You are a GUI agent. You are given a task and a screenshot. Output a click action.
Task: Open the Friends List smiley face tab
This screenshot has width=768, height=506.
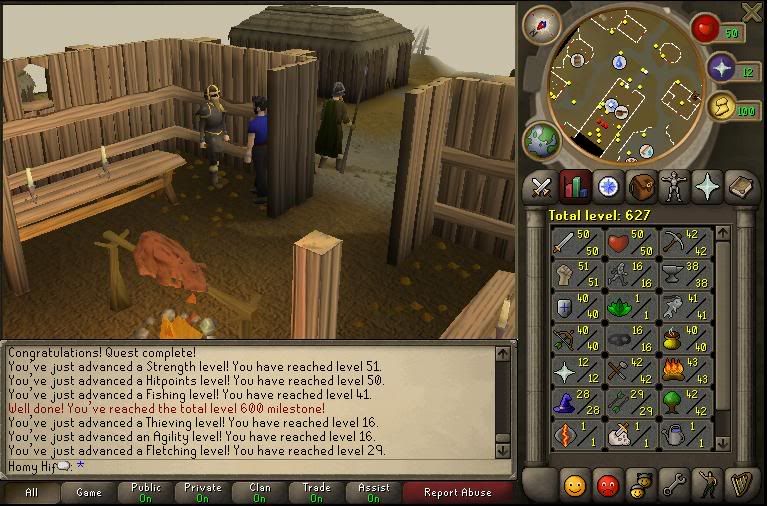[575, 485]
